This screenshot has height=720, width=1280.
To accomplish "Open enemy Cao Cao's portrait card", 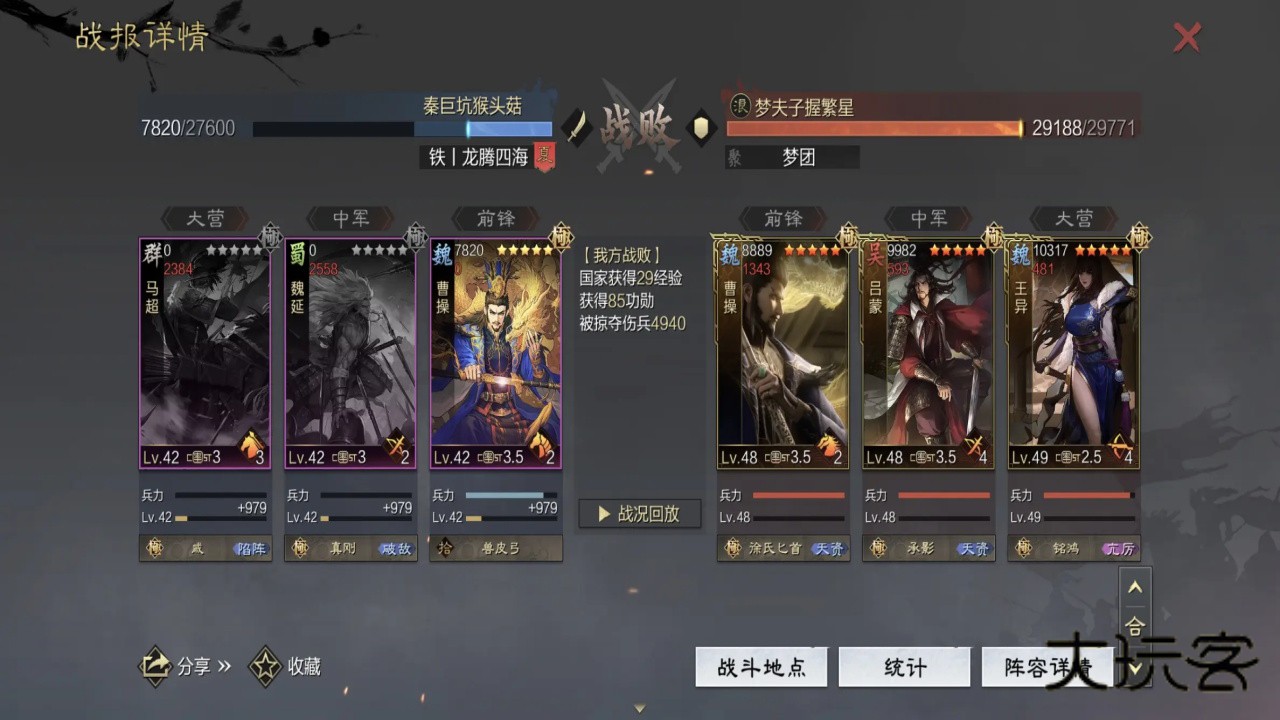I will tap(782, 350).
